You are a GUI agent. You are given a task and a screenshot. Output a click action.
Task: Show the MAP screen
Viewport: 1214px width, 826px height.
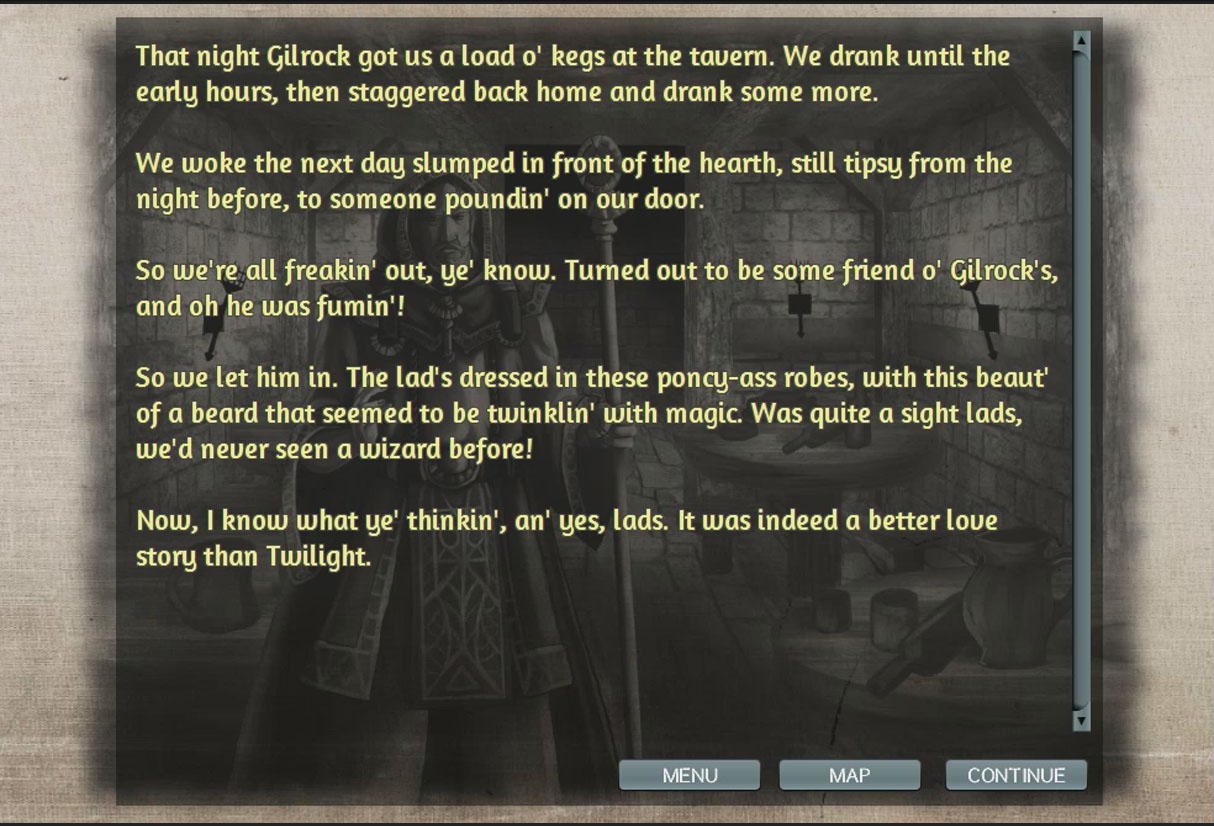coord(849,775)
